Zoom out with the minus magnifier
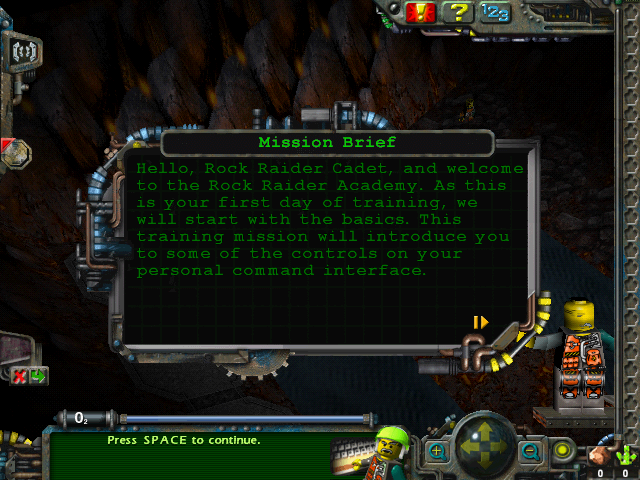Viewport: 640px width, 480px height. click(530, 452)
